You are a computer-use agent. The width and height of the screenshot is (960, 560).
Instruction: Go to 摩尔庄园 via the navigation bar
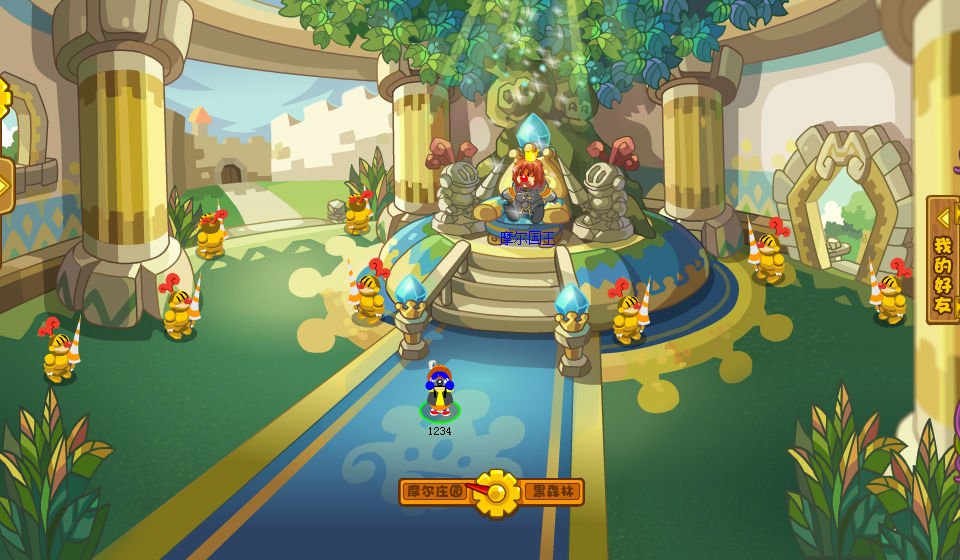pos(434,491)
